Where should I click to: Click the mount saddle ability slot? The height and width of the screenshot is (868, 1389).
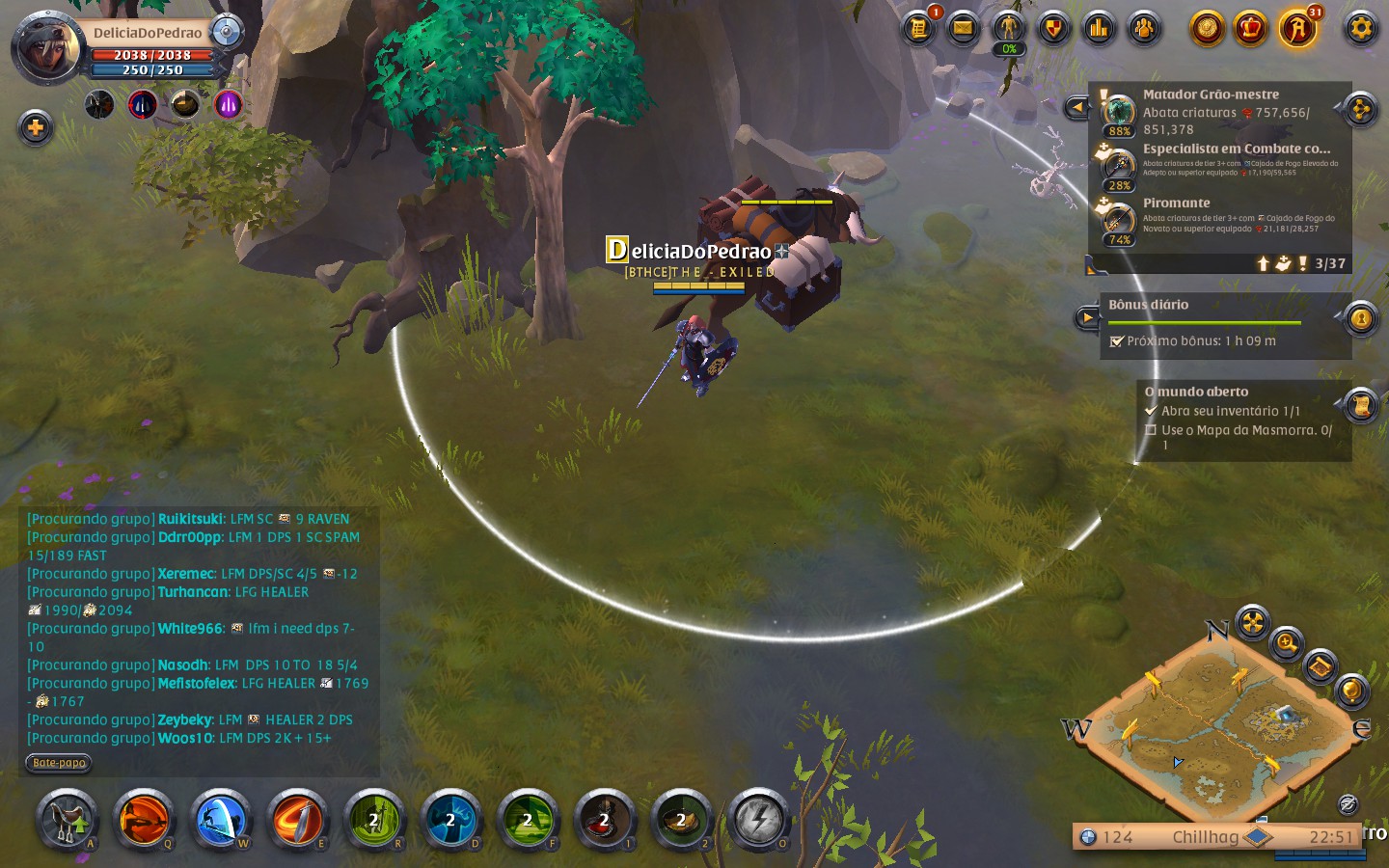(x=67, y=821)
